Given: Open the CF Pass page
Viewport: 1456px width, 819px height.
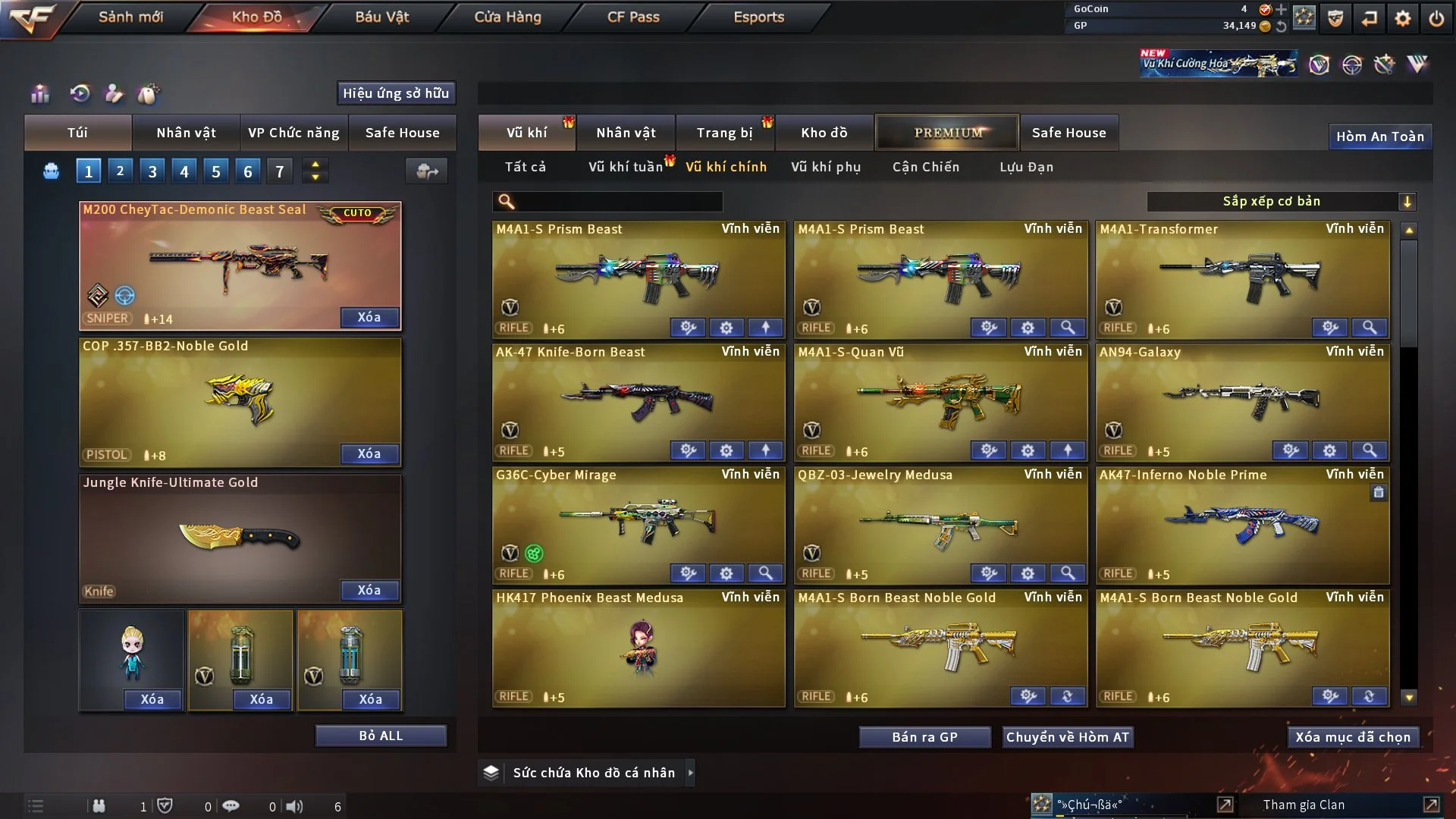Looking at the screenshot, I should click(633, 17).
